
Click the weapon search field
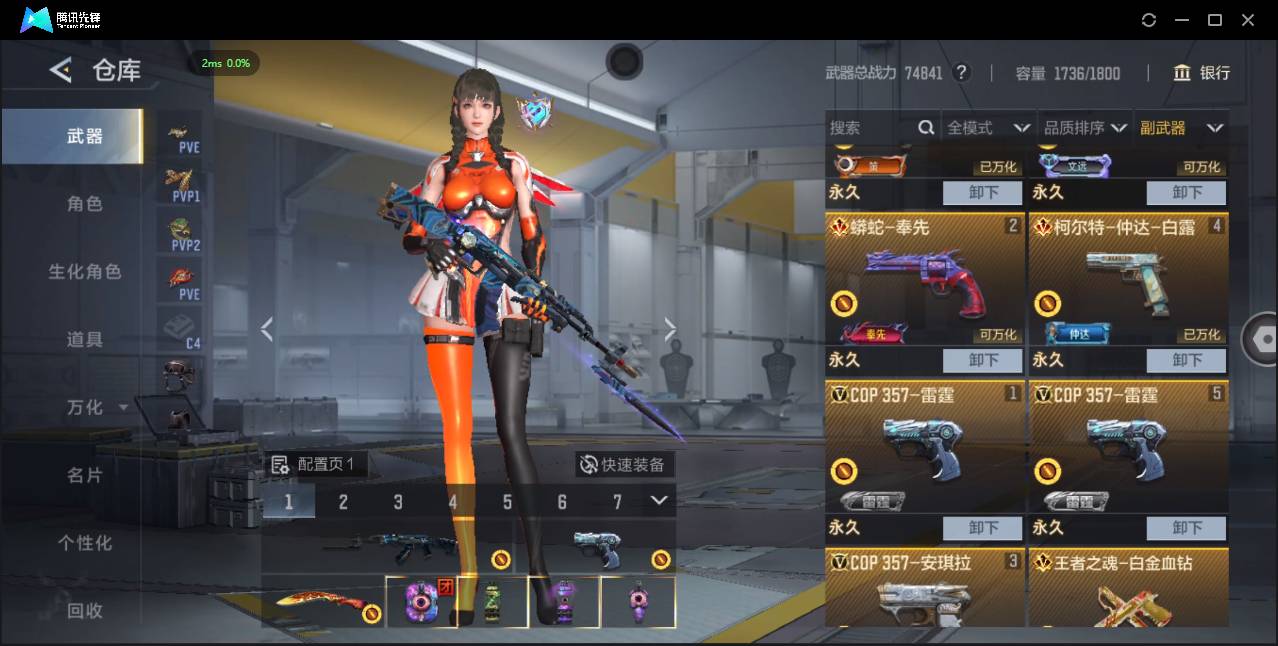[870, 128]
